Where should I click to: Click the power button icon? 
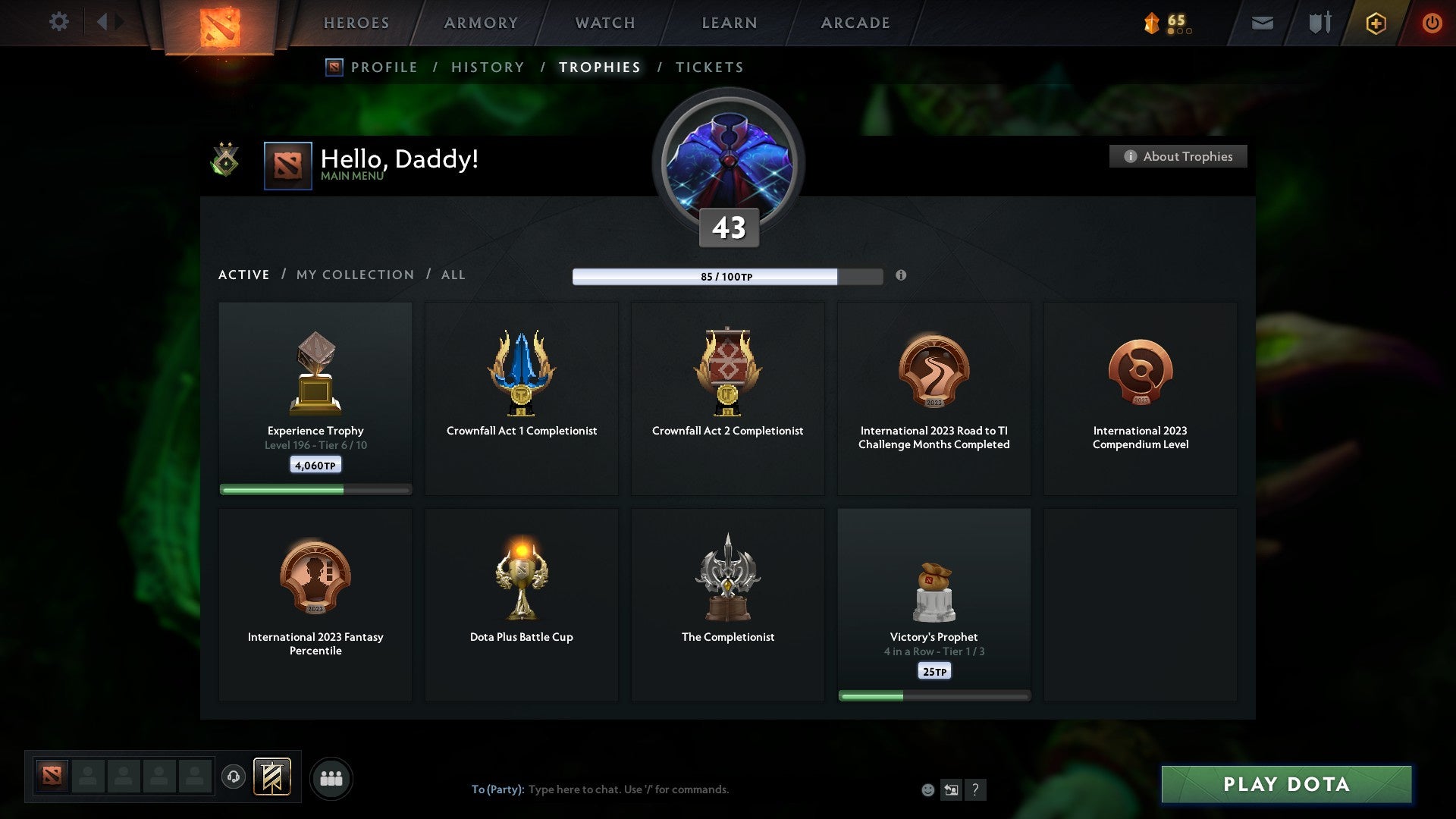click(1432, 23)
